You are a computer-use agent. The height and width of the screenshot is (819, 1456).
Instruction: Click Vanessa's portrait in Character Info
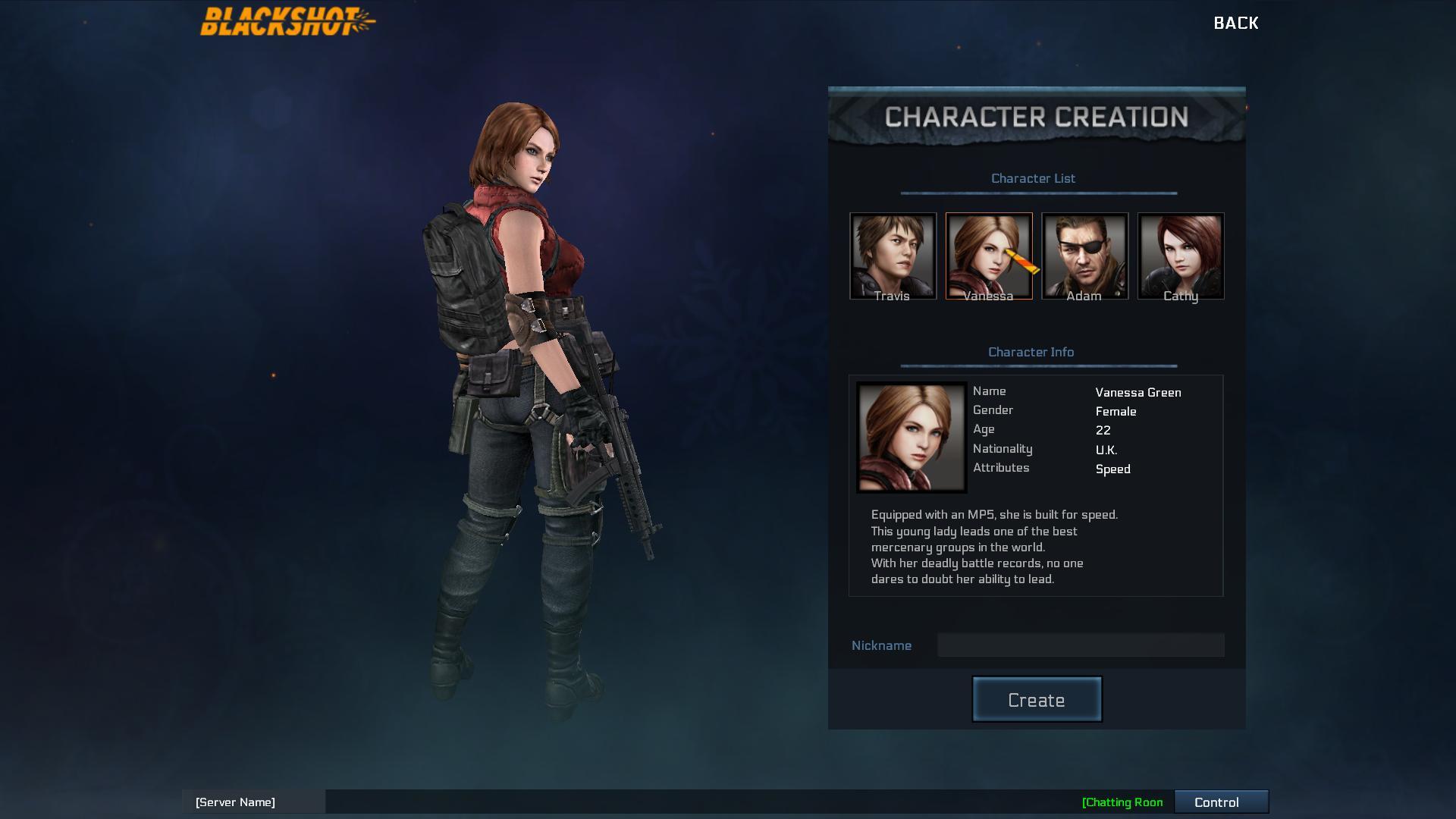tap(911, 436)
